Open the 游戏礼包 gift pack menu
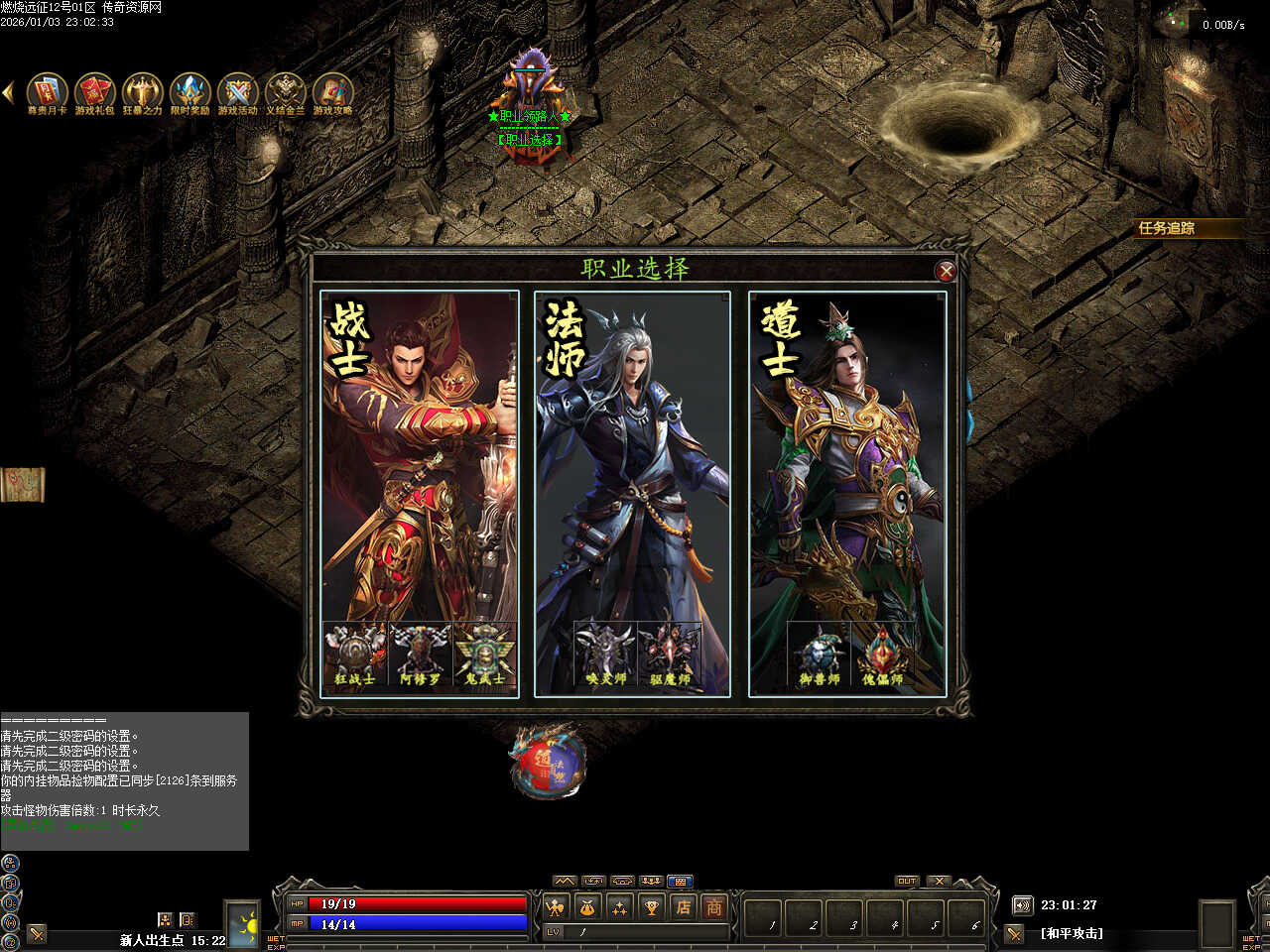The image size is (1270, 952). coord(94,92)
